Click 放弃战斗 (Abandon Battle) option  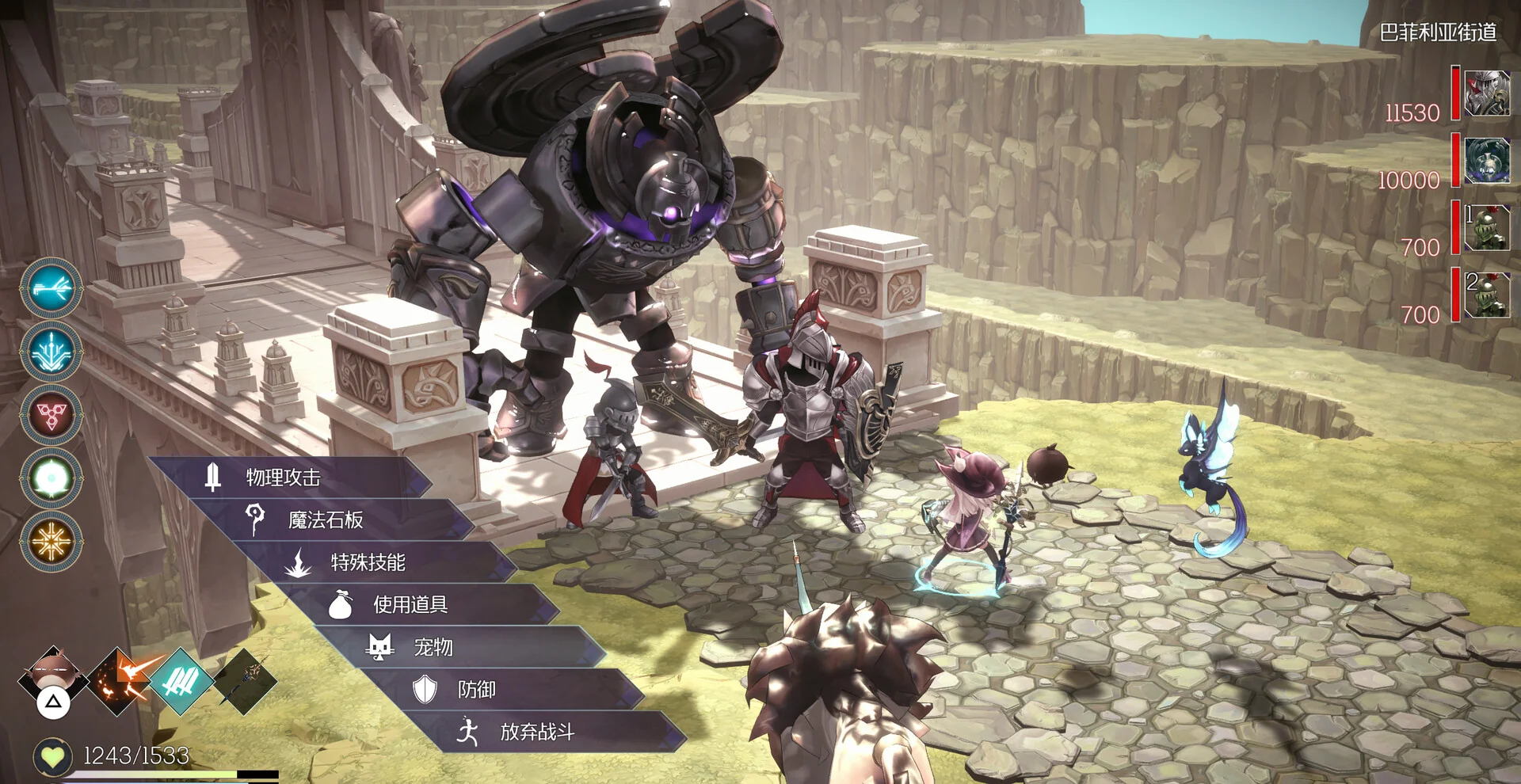point(536,732)
